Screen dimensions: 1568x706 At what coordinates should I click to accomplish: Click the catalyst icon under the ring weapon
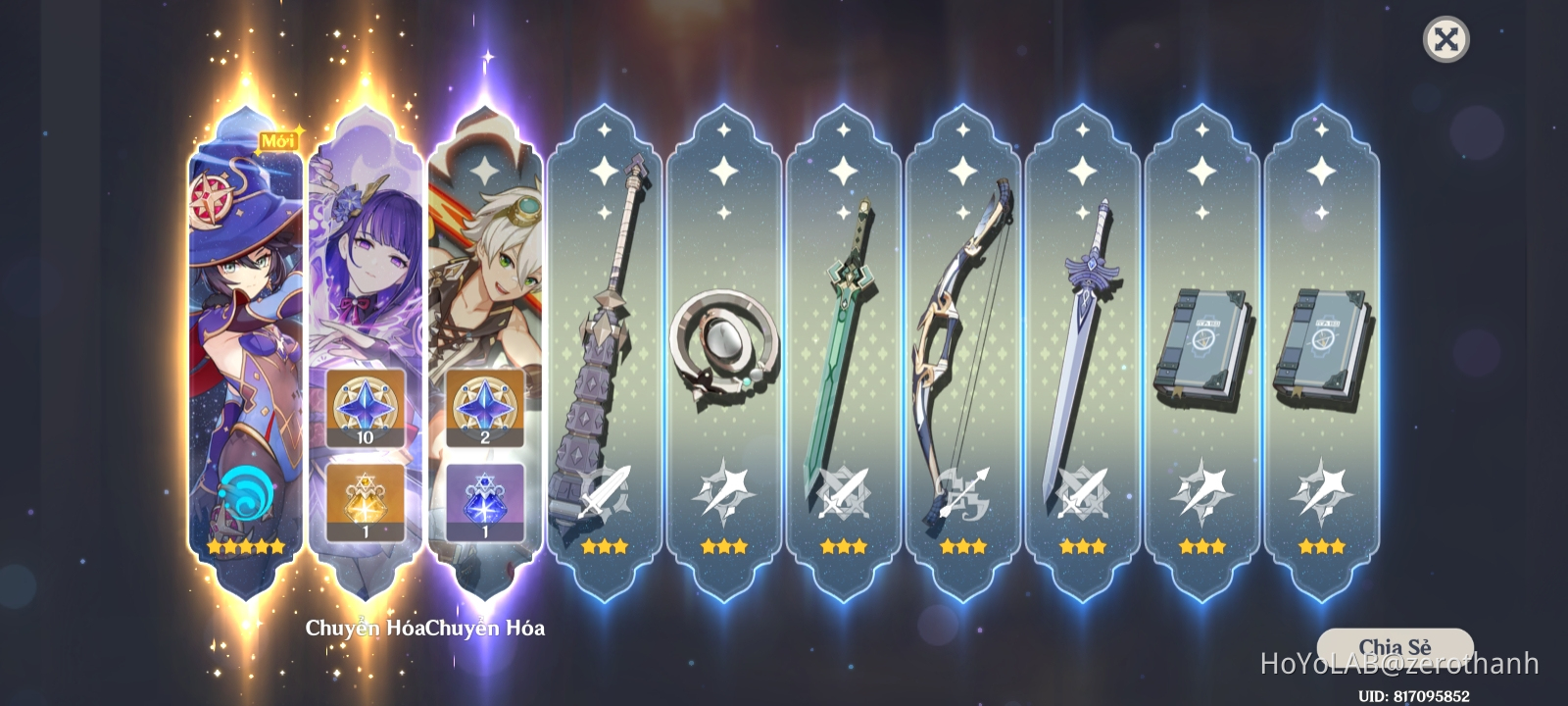tap(723, 492)
